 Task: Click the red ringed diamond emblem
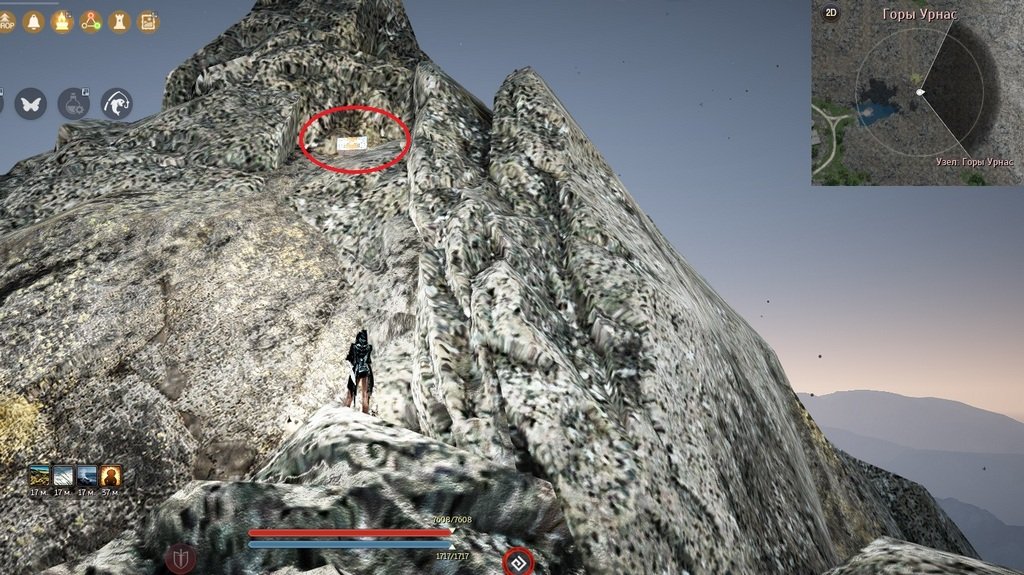point(518,562)
